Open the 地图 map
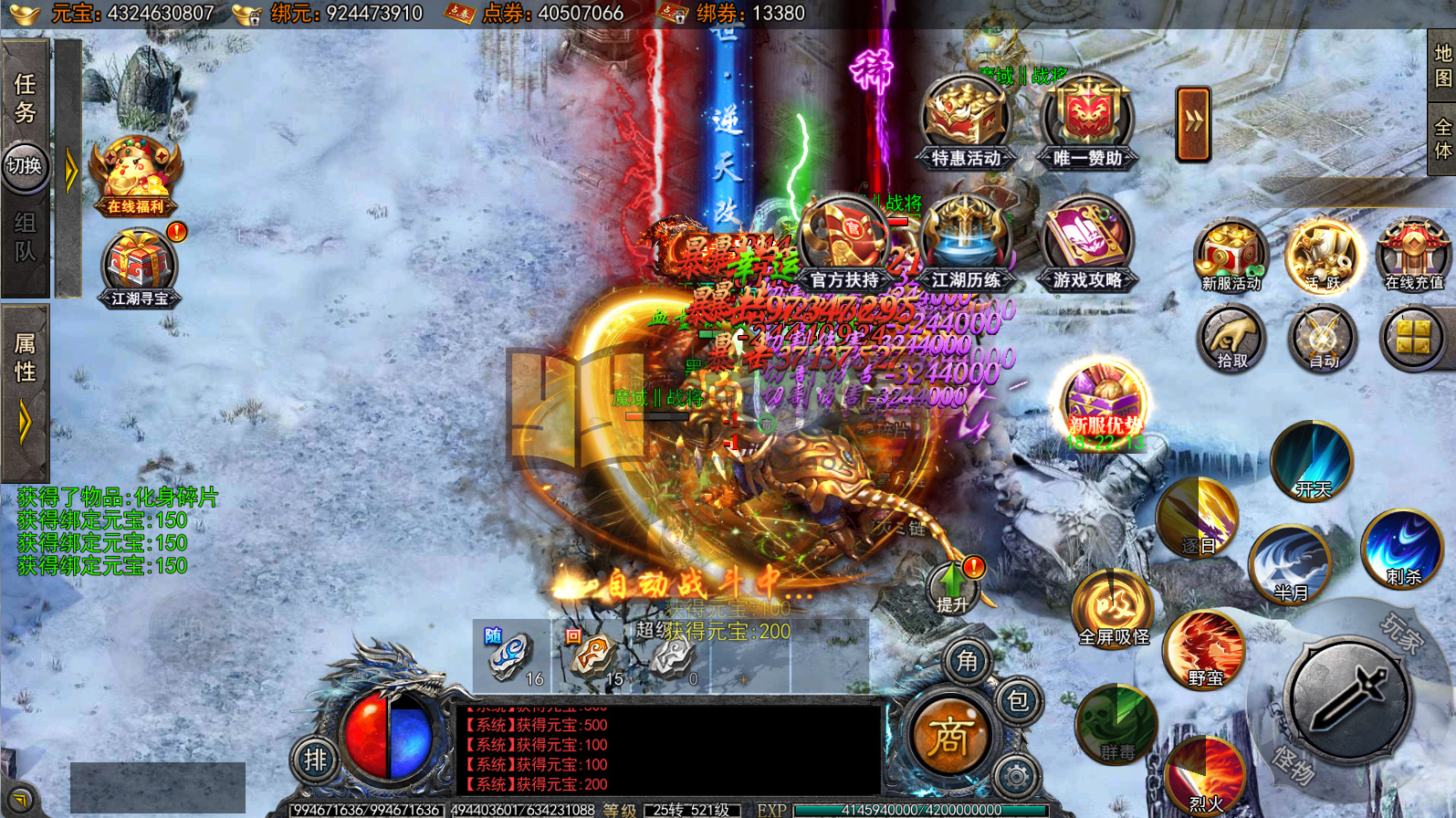 click(x=1442, y=66)
